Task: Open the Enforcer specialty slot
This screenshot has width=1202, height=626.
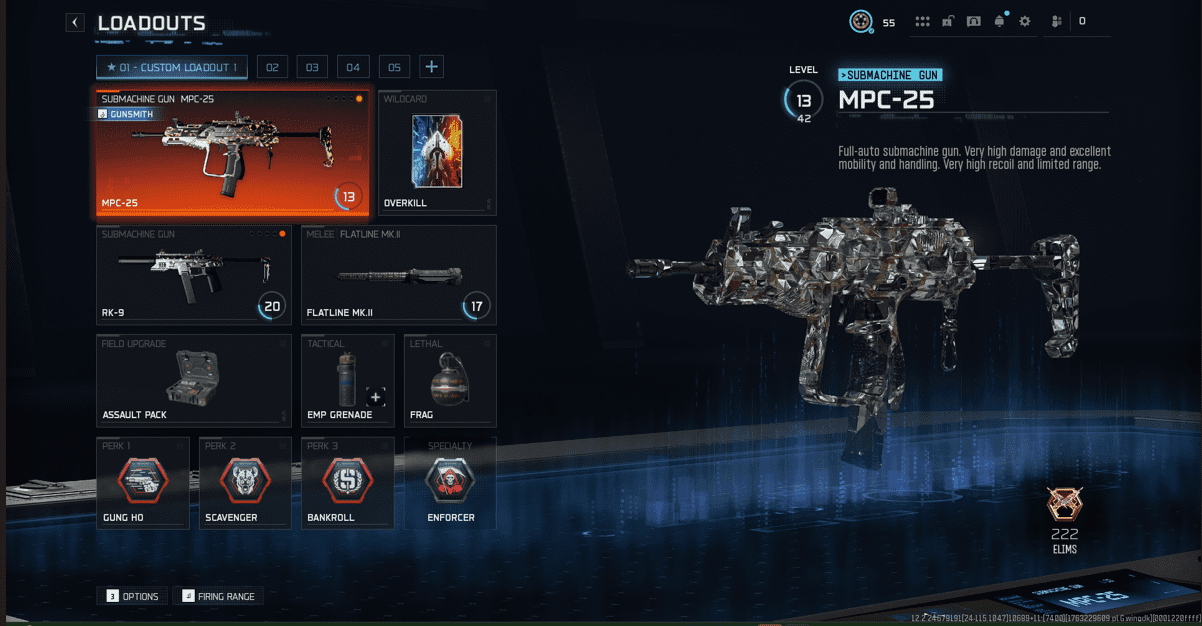Action: (x=450, y=483)
